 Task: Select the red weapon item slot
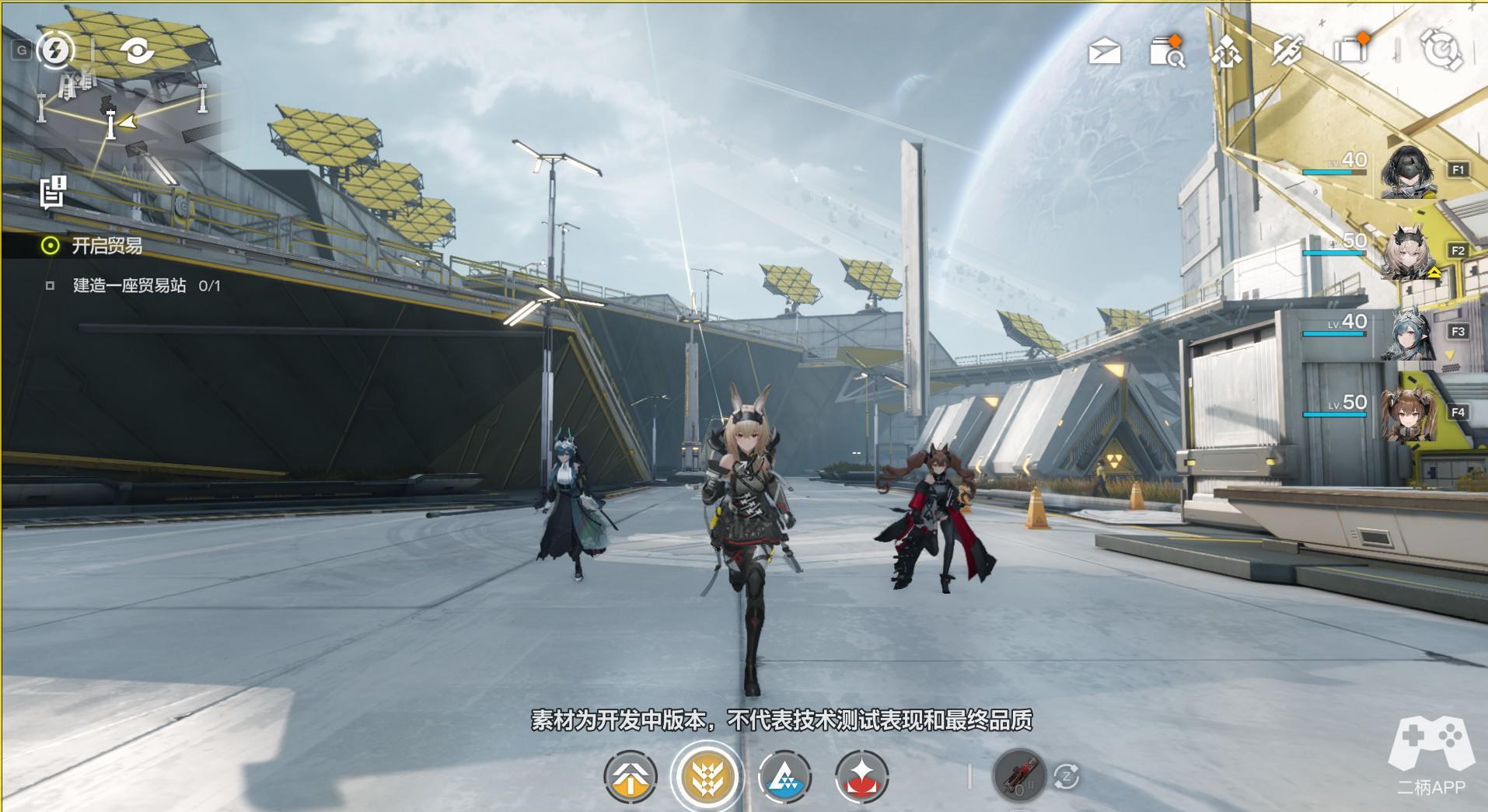pos(1018,775)
